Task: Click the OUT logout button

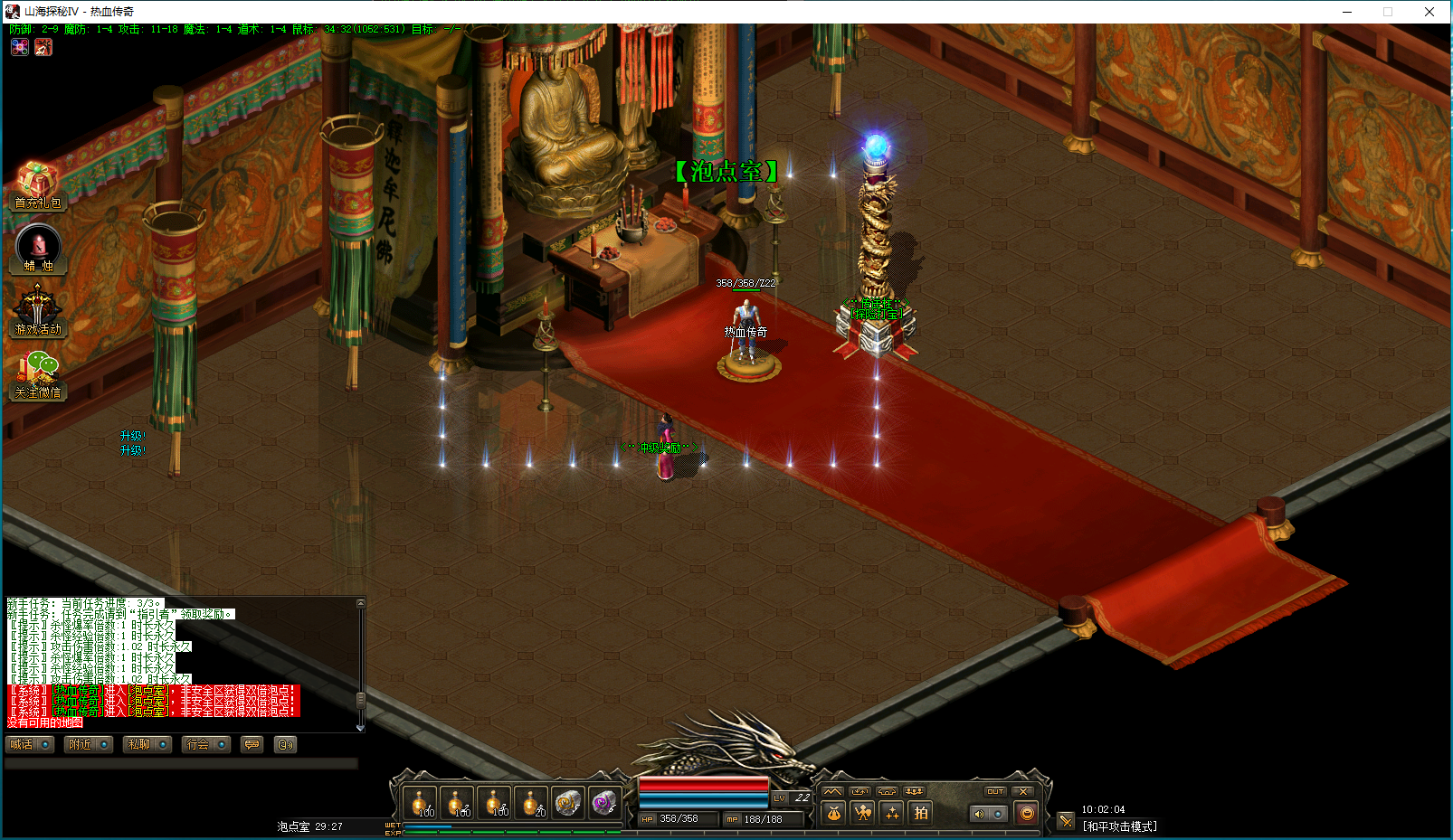Action: coord(995,791)
